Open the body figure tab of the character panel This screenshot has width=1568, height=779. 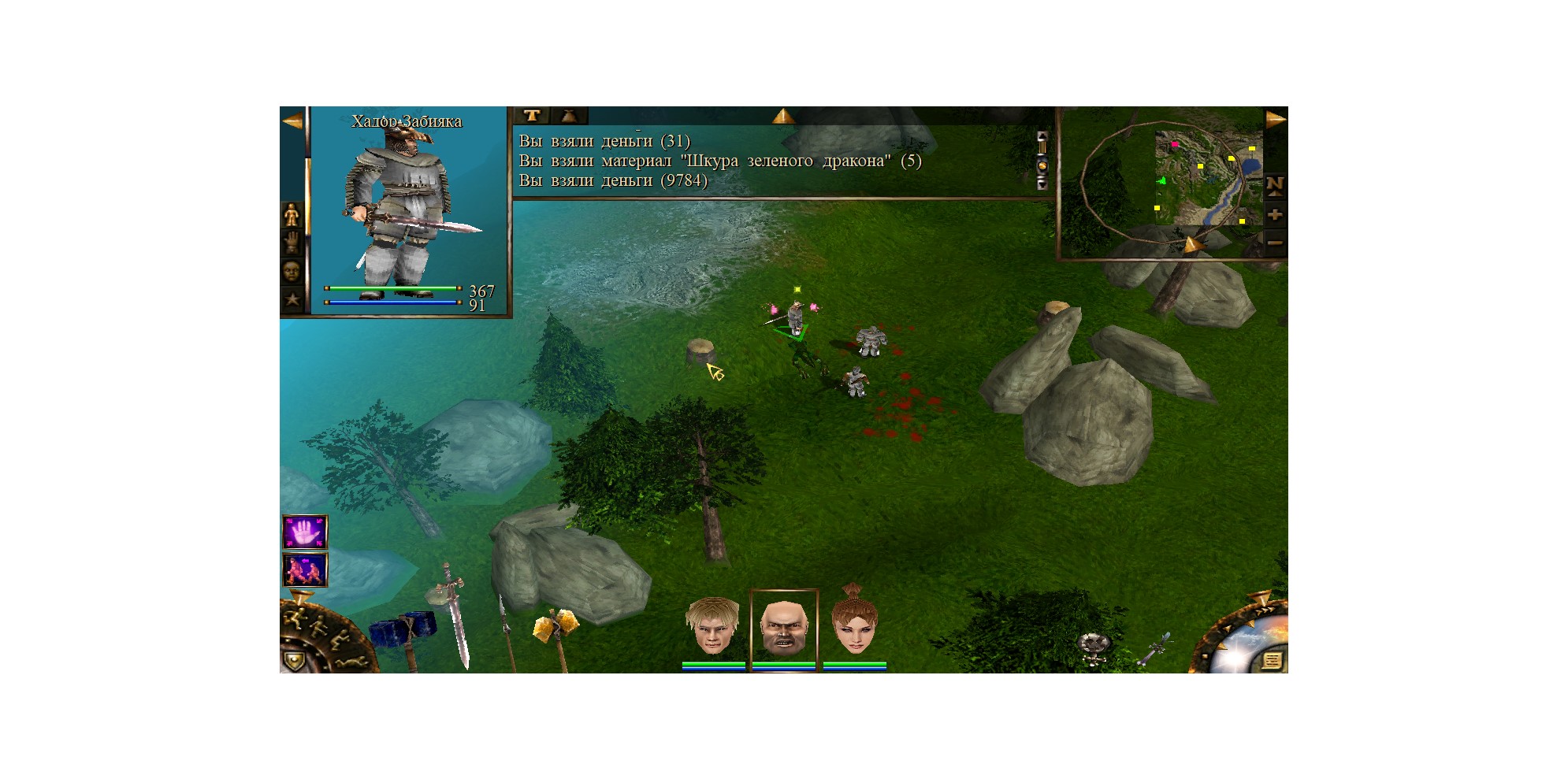tap(292, 214)
